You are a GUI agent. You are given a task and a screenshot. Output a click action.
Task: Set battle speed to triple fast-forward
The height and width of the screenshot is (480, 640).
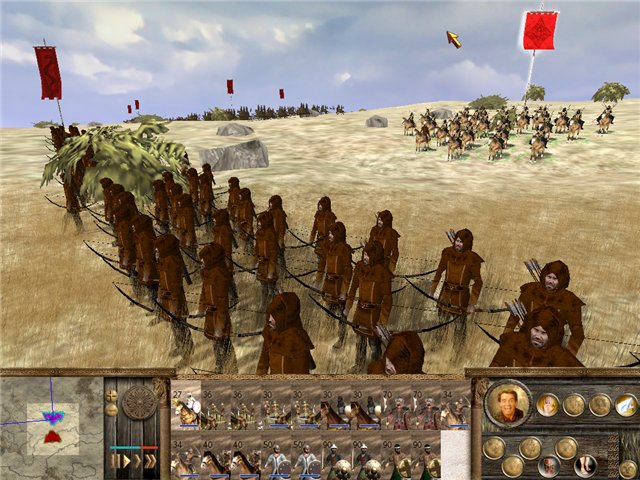(x=151, y=461)
